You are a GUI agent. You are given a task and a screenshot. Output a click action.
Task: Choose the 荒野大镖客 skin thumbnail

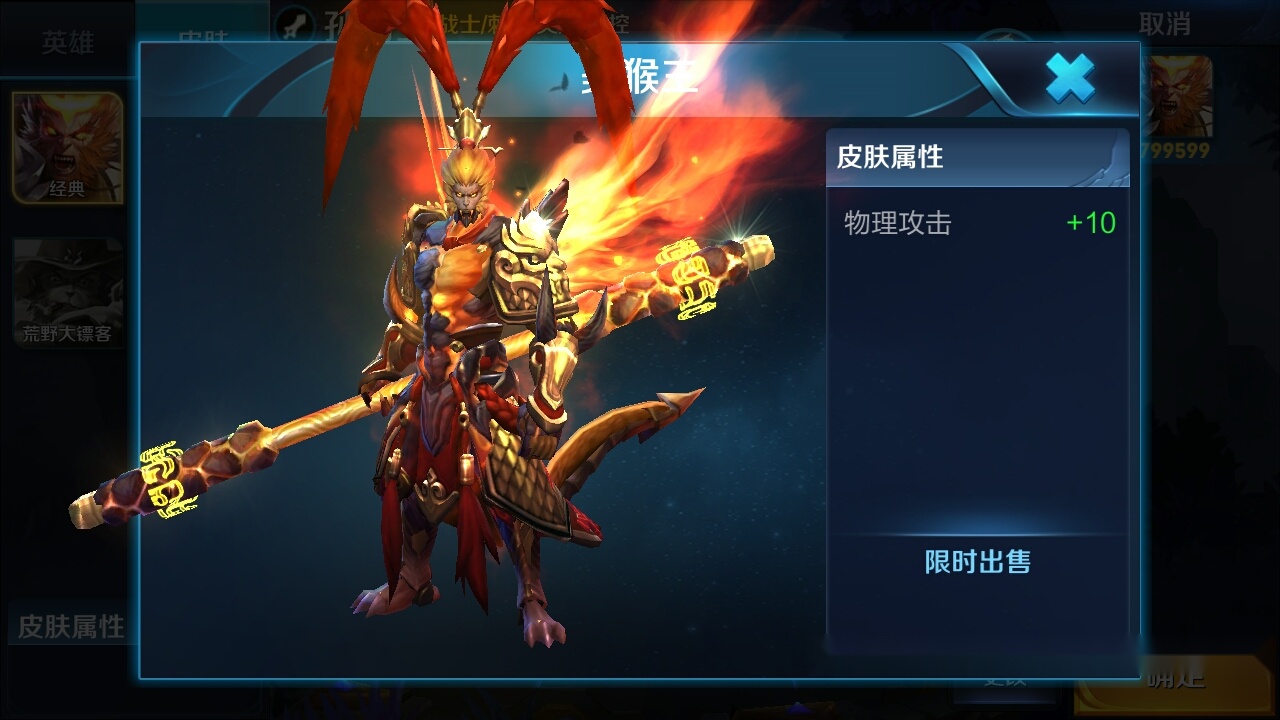67,292
